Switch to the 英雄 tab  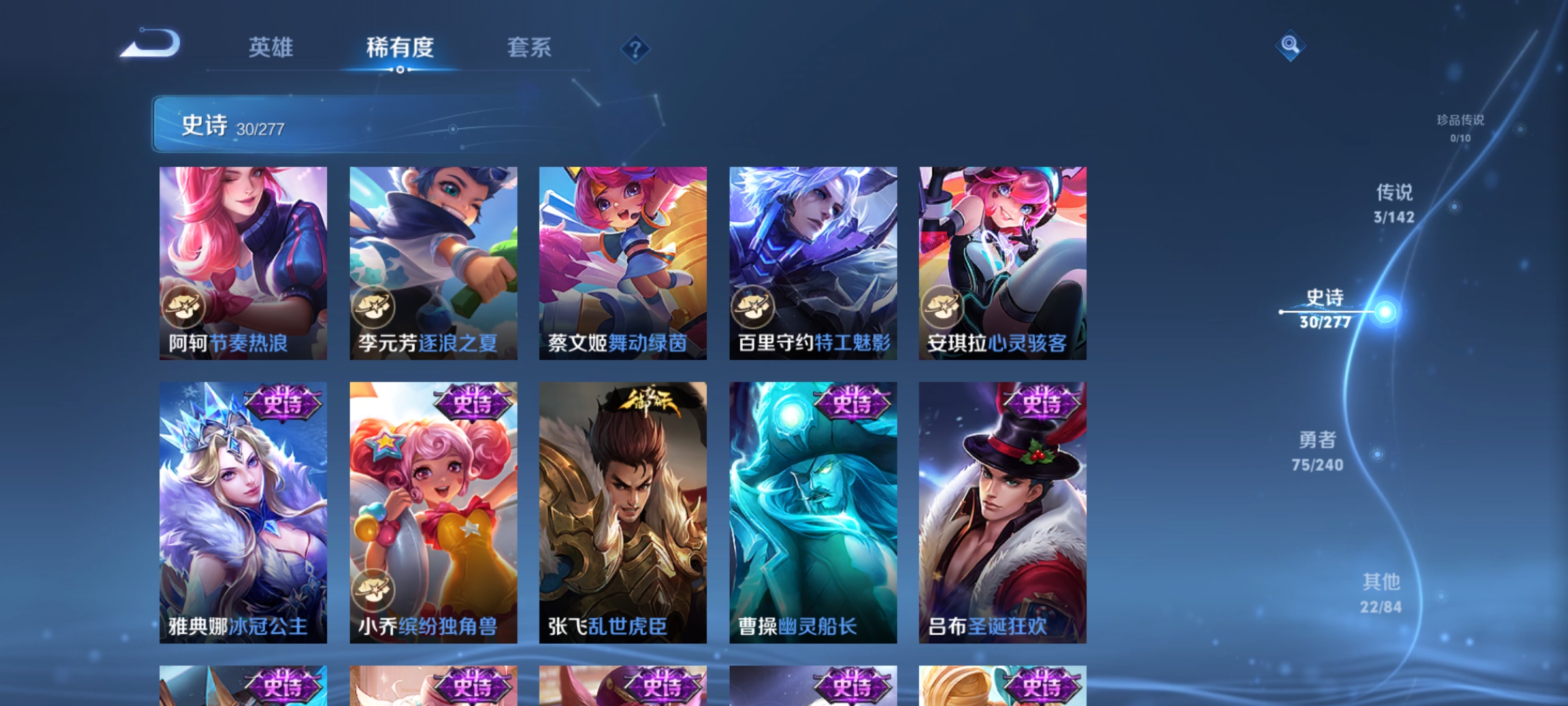pos(272,46)
